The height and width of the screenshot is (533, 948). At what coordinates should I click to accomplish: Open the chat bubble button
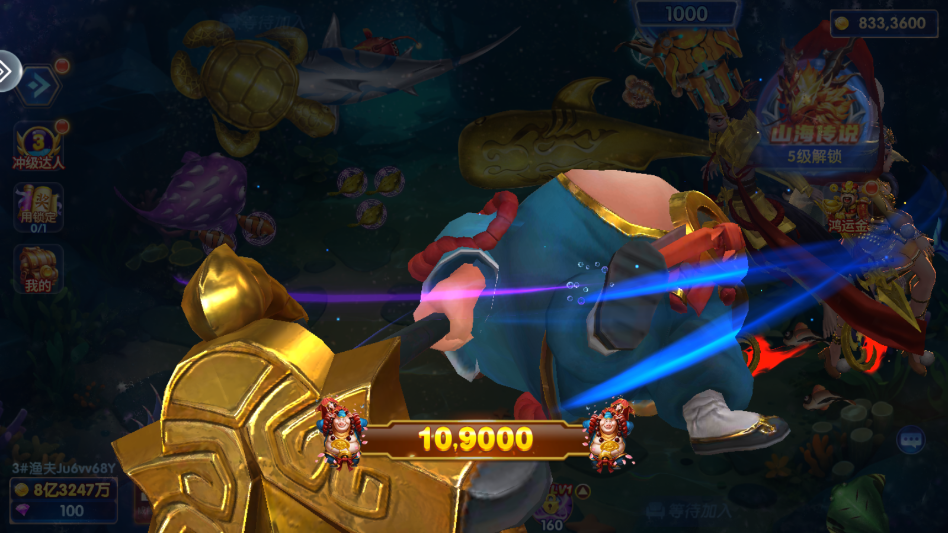tap(910, 440)
